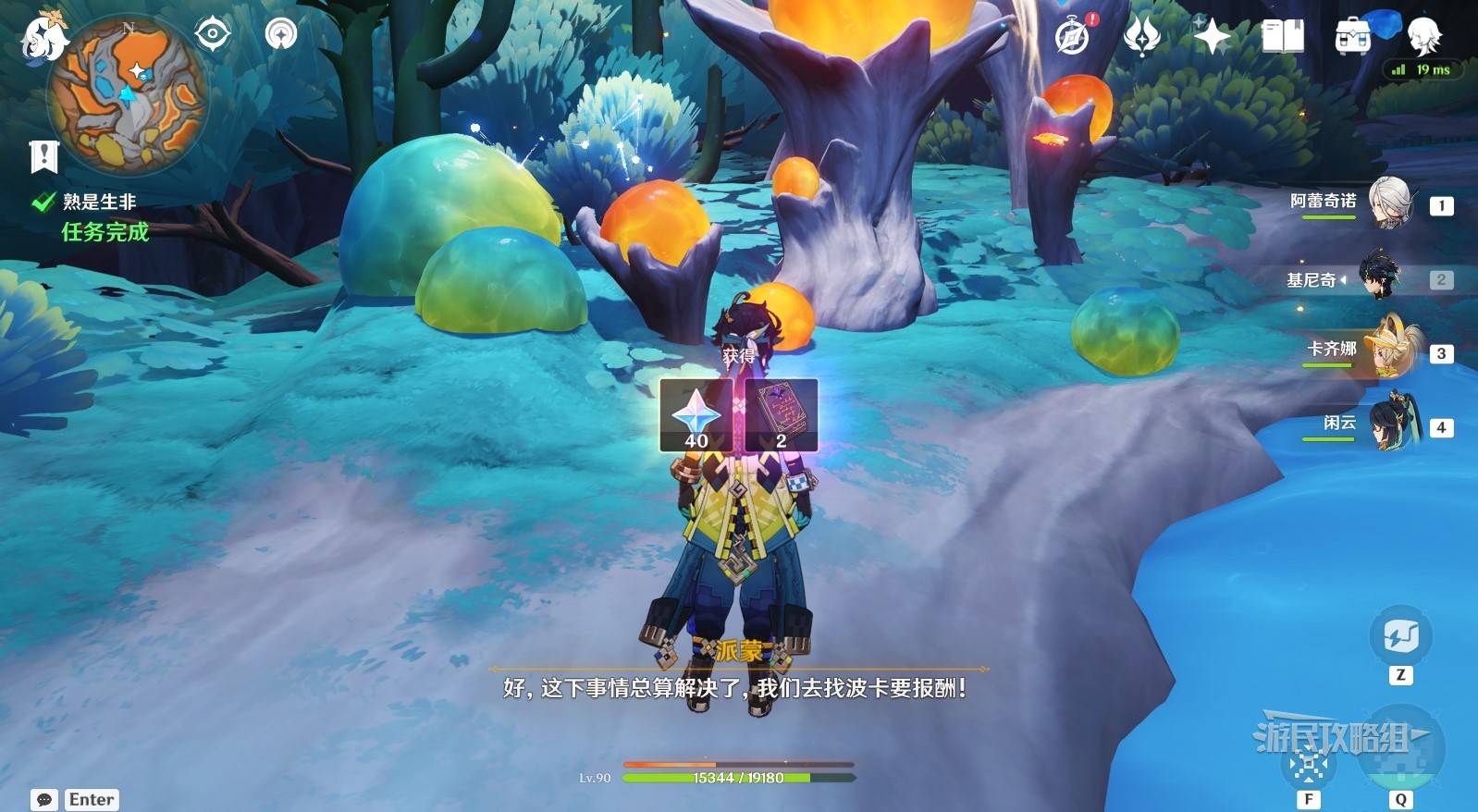Open the events compass icon

coord(1073,37)
